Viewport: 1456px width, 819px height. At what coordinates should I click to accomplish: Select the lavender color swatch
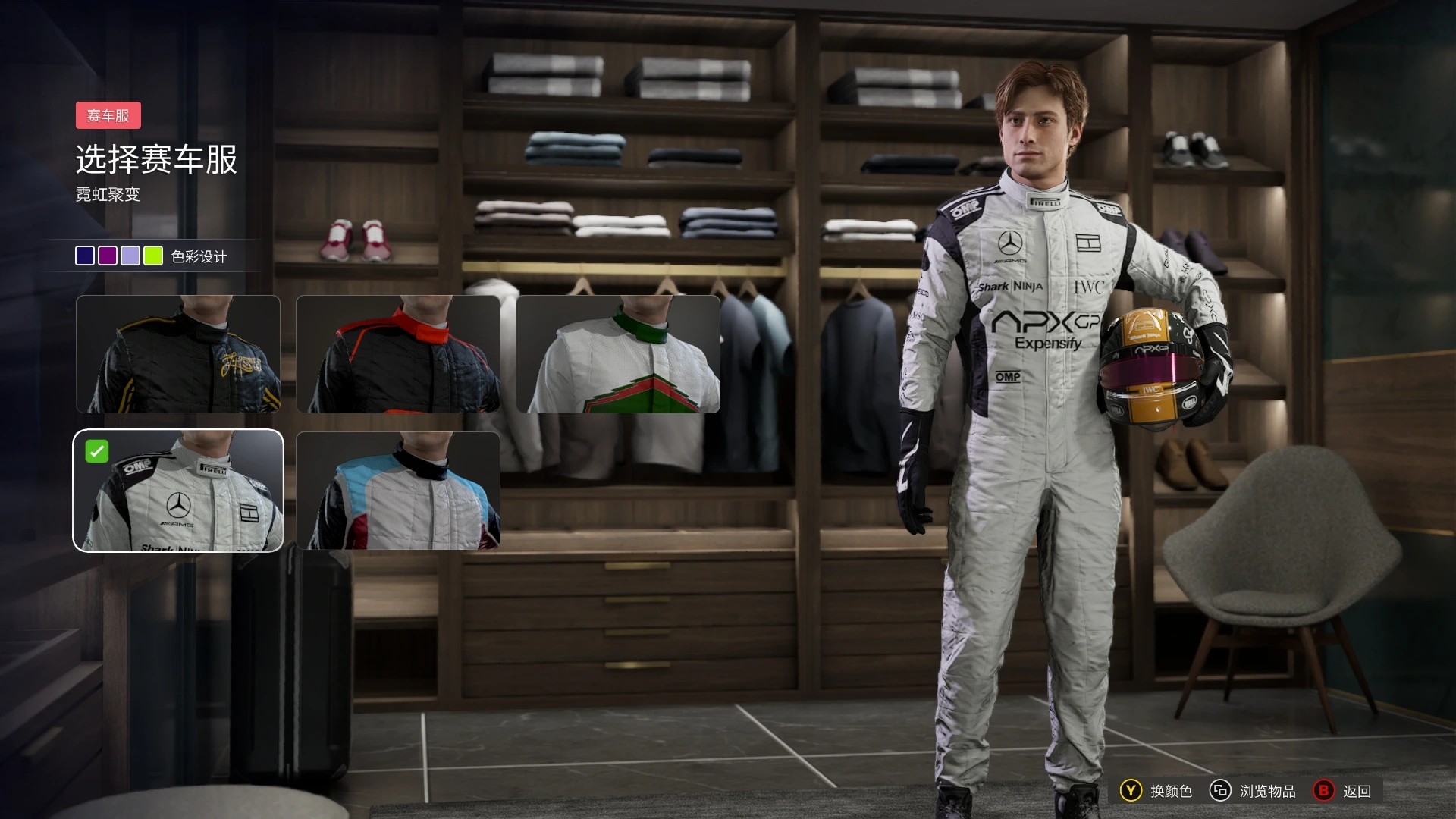130,256
